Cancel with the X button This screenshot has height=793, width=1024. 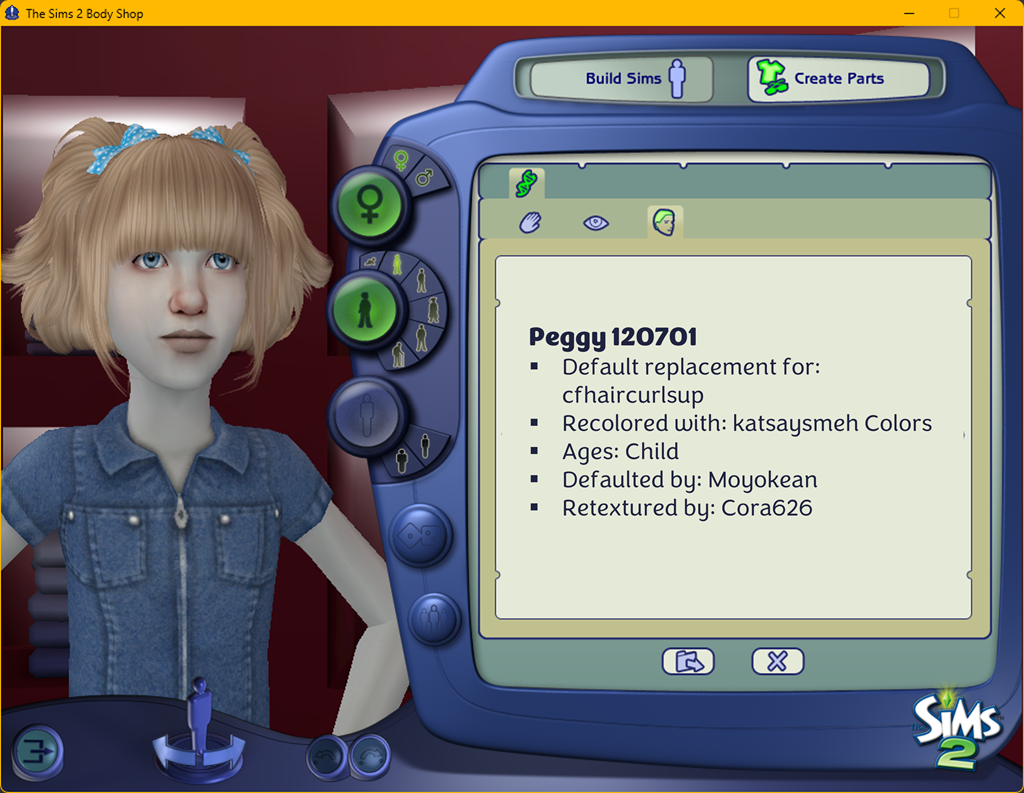tap(777, 661)
